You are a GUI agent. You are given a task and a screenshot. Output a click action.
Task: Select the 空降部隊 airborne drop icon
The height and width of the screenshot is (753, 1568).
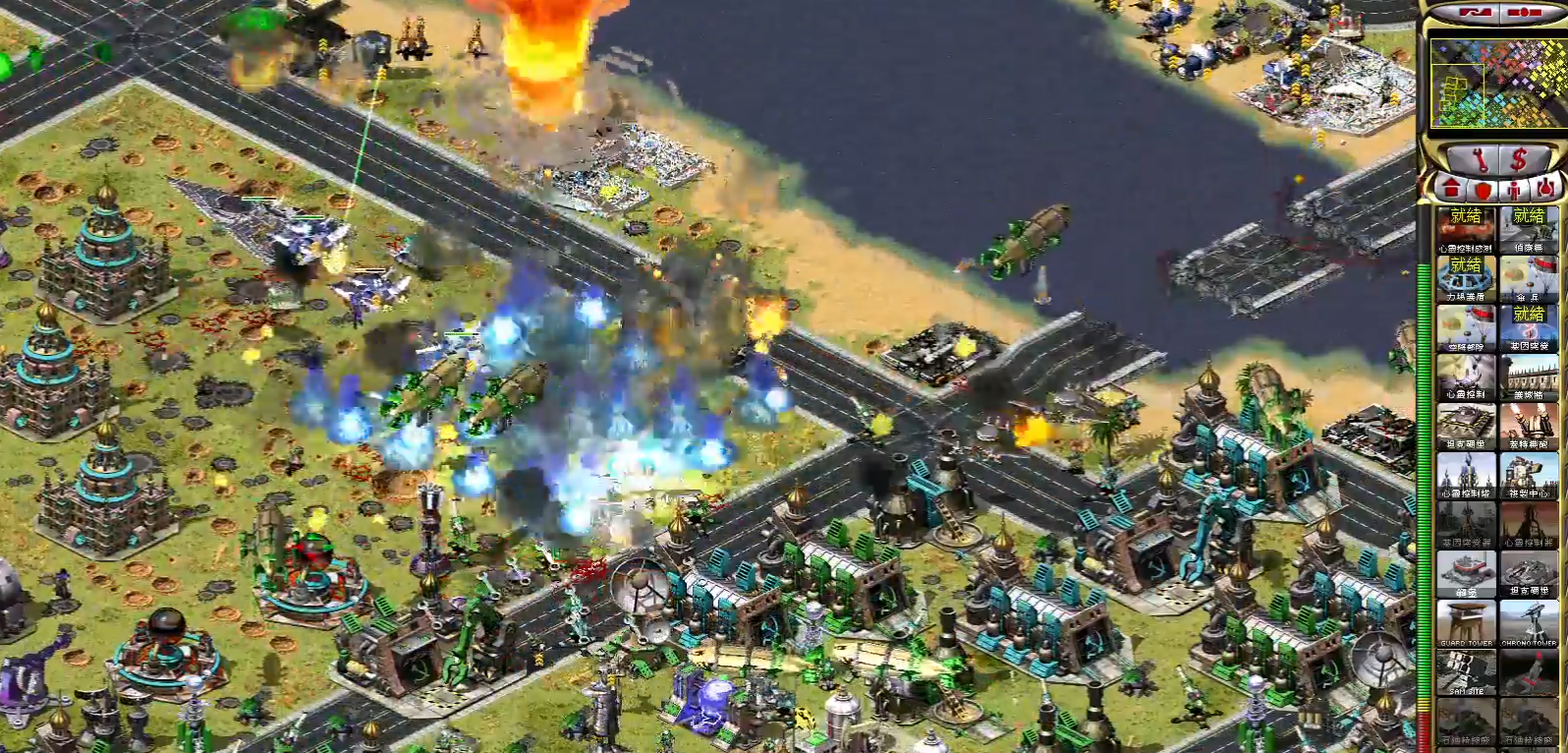point(1466,327)
